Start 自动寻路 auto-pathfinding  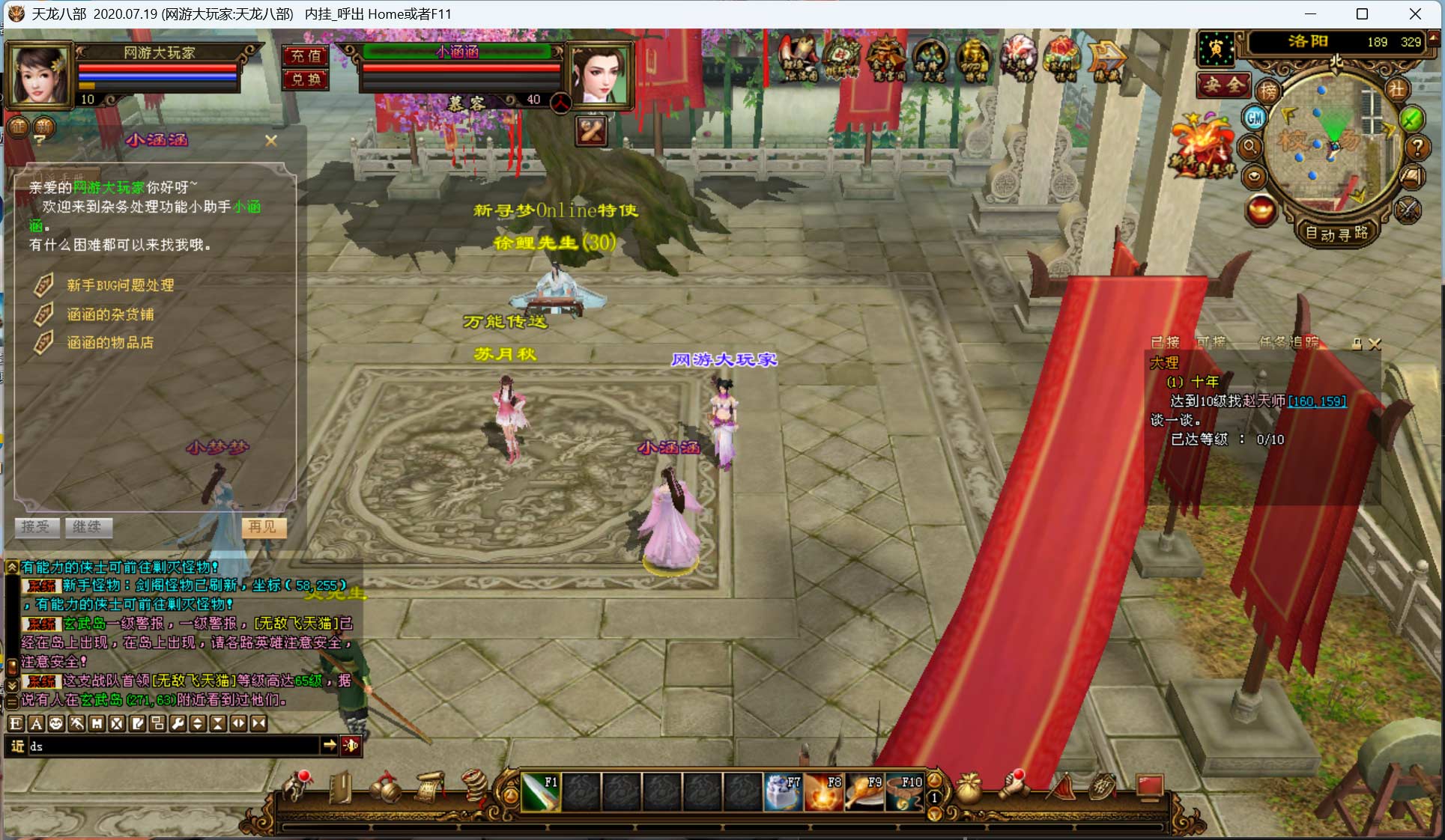(1336, 234)
